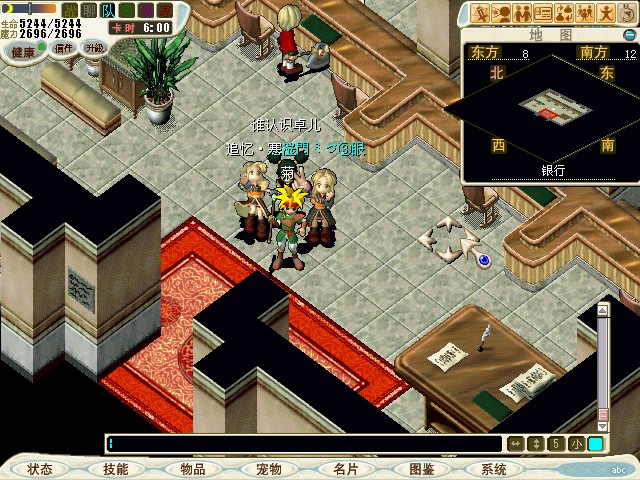Open the 系统 system menu

coord(493,469)
